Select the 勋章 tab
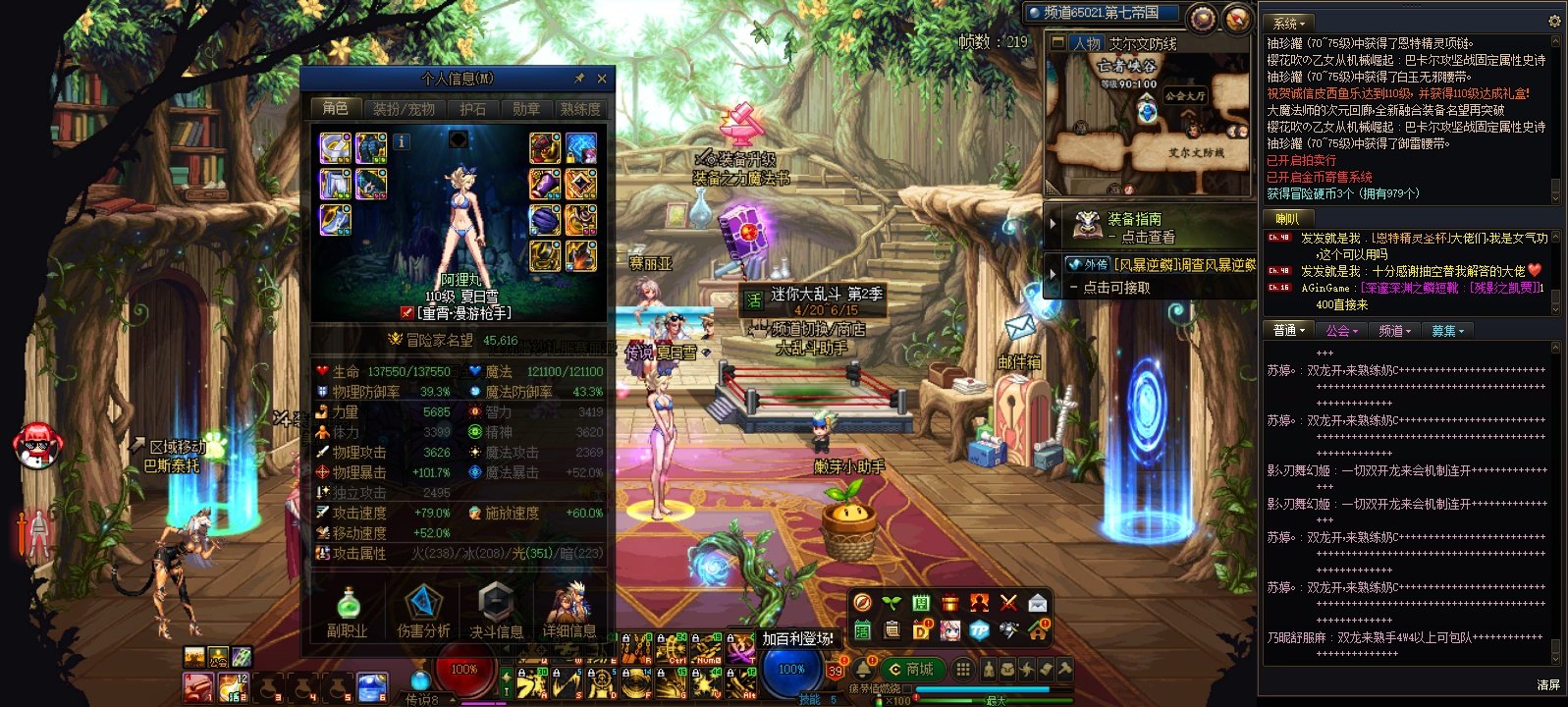Screen dimensions: 1568x707 [x=526, y=109]
